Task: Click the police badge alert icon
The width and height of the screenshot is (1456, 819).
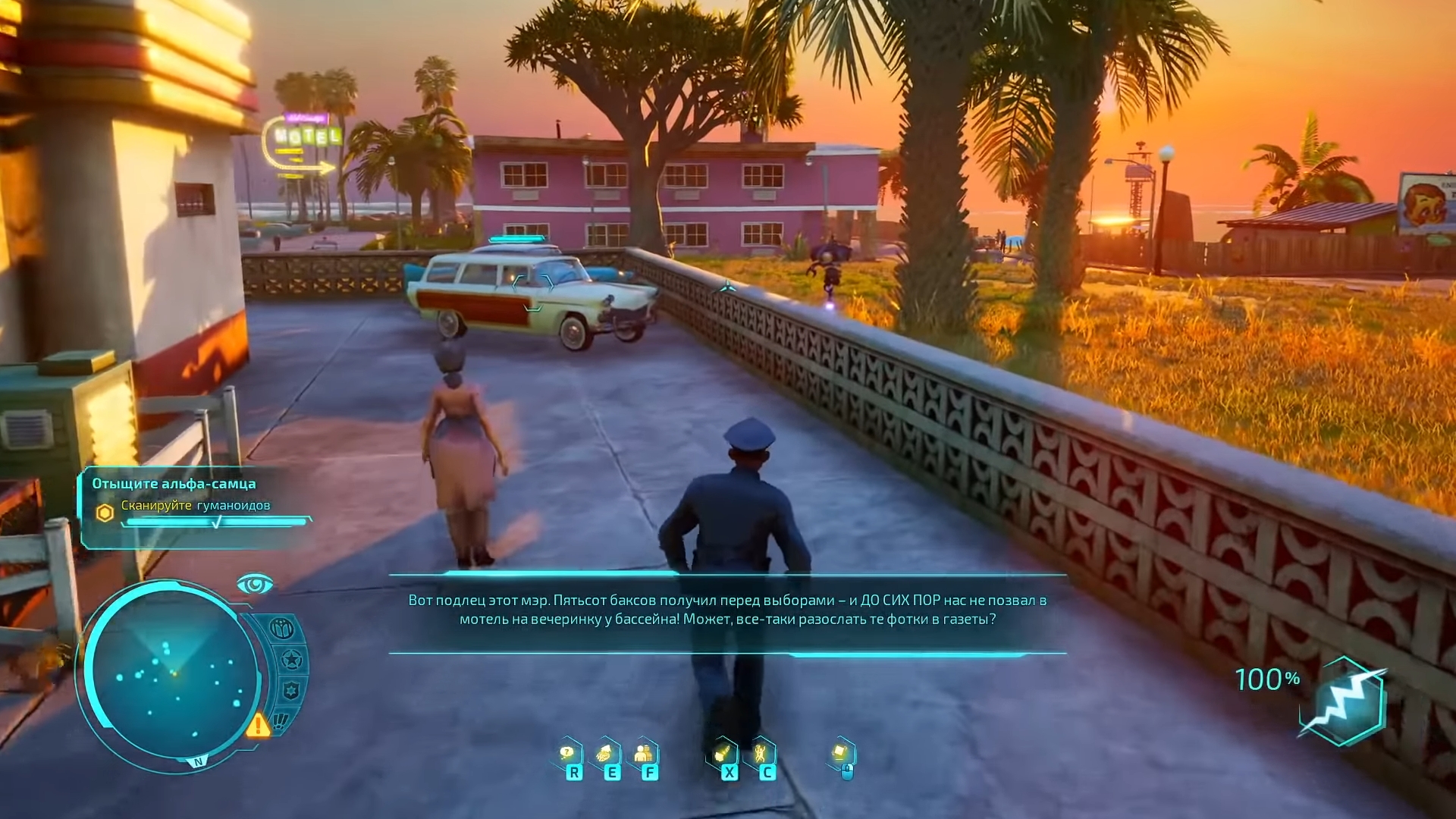Action: click(x=291, y=690)
